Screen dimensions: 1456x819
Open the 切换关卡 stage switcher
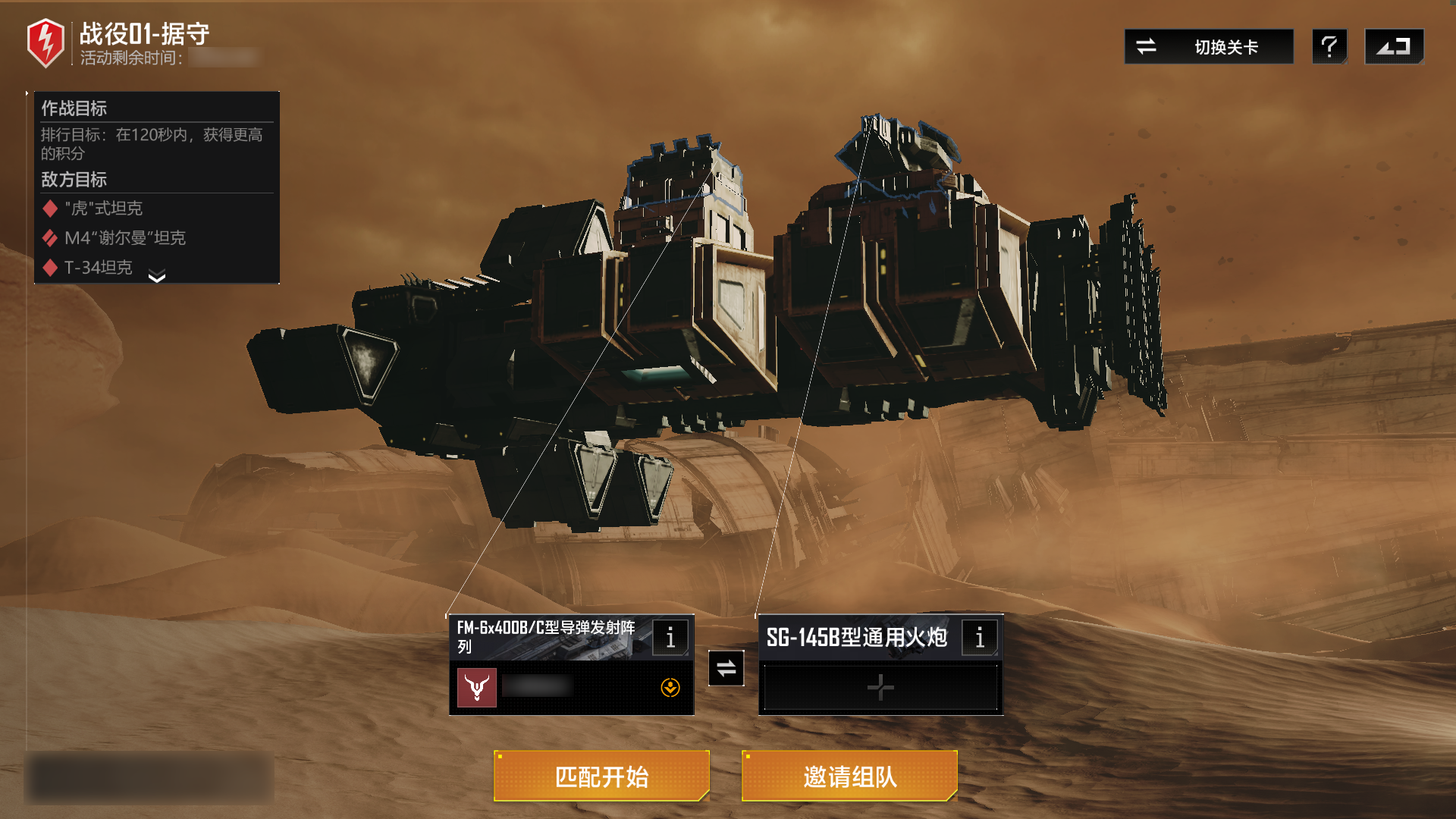(x=1209, y=47)
